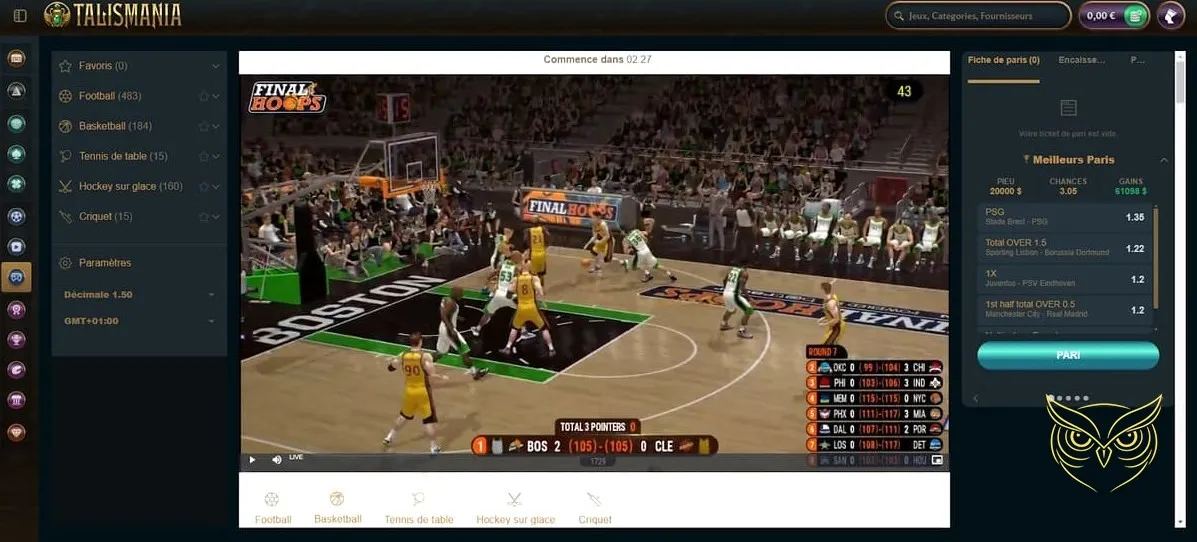The width and height of the screenshot is (1197, 542).
Task: Open the Football category in the sidebar
Action: tap(110, 96)
